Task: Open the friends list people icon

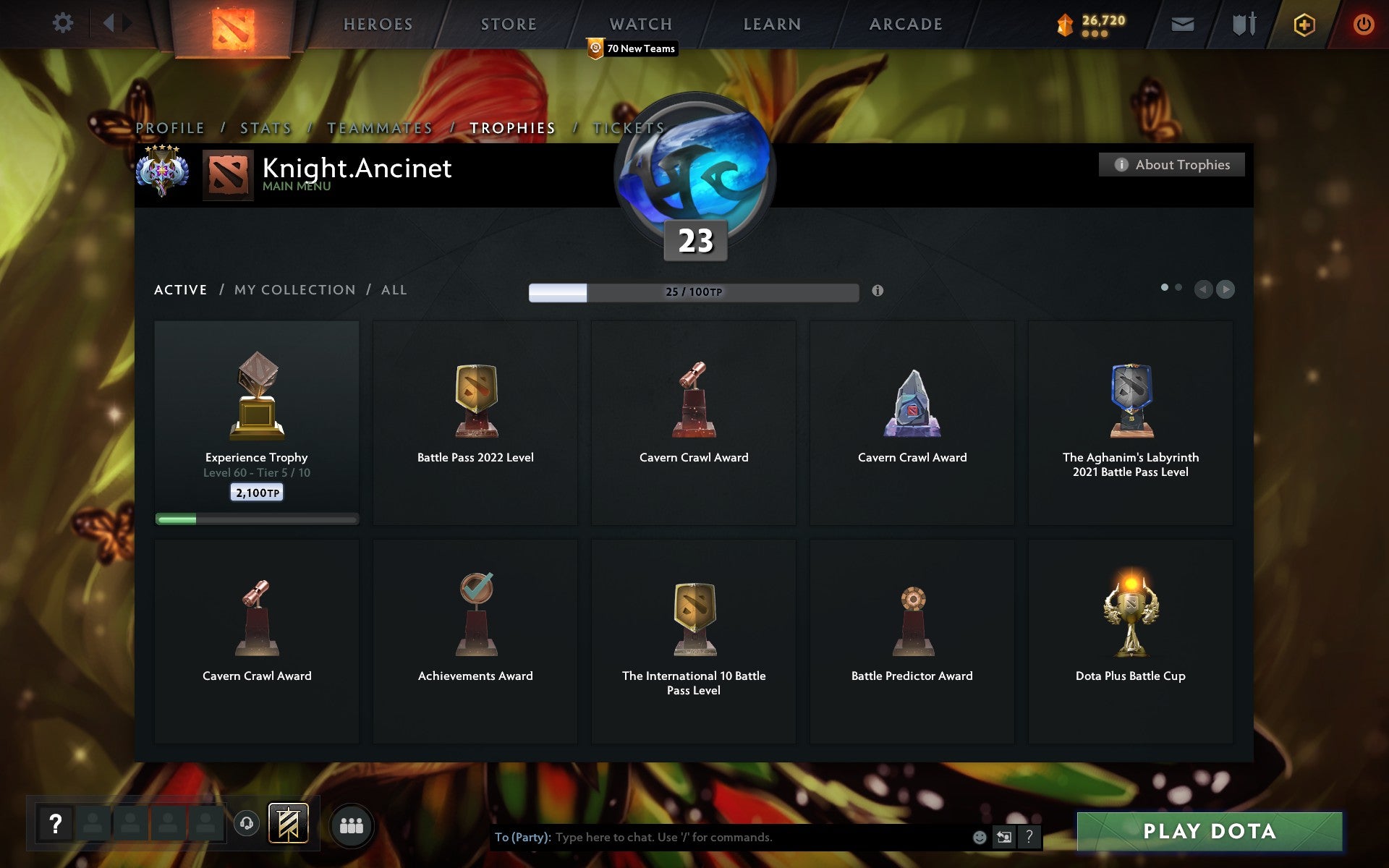Action: [352, 823]
